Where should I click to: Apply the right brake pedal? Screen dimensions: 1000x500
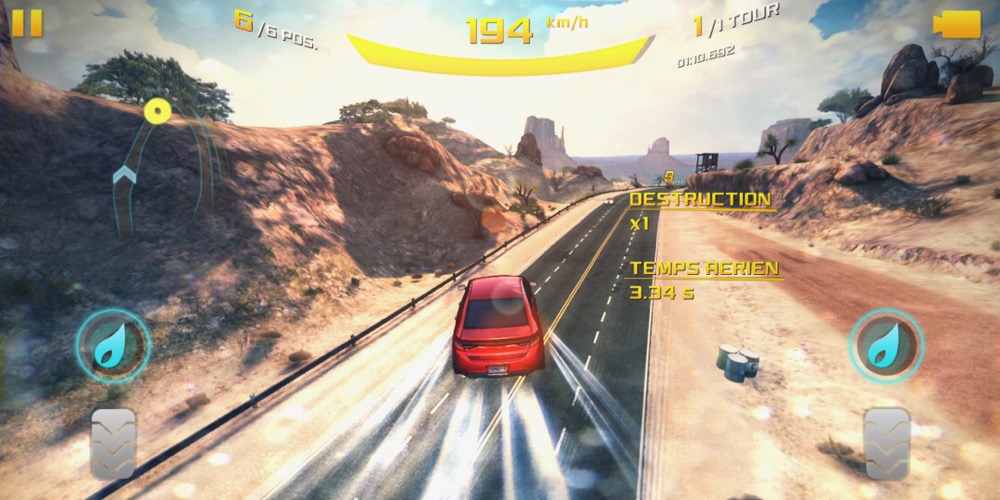click(887, 442)
